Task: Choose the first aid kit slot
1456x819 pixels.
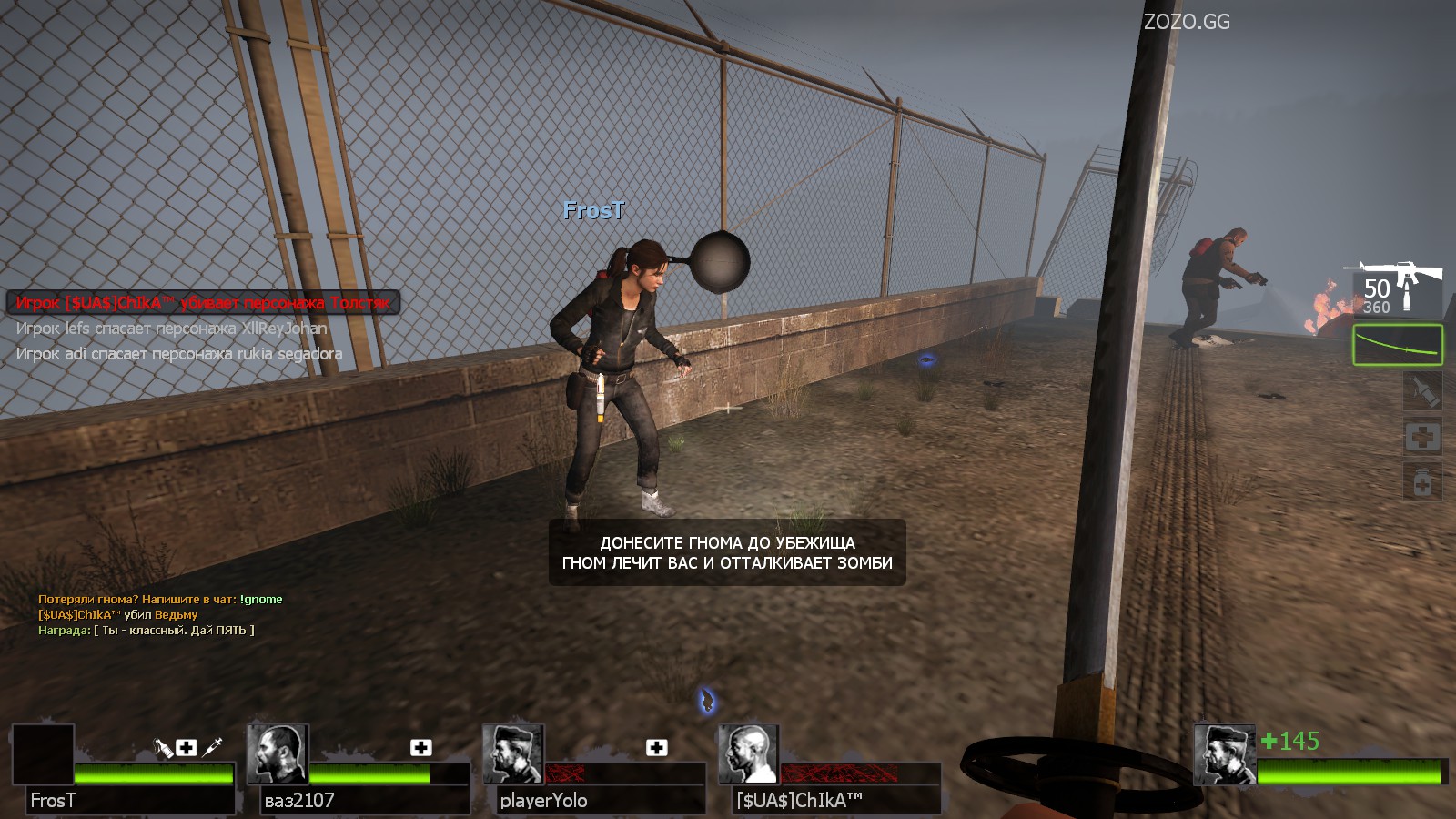Action: pyautogui.click(x=1422, y=437)
